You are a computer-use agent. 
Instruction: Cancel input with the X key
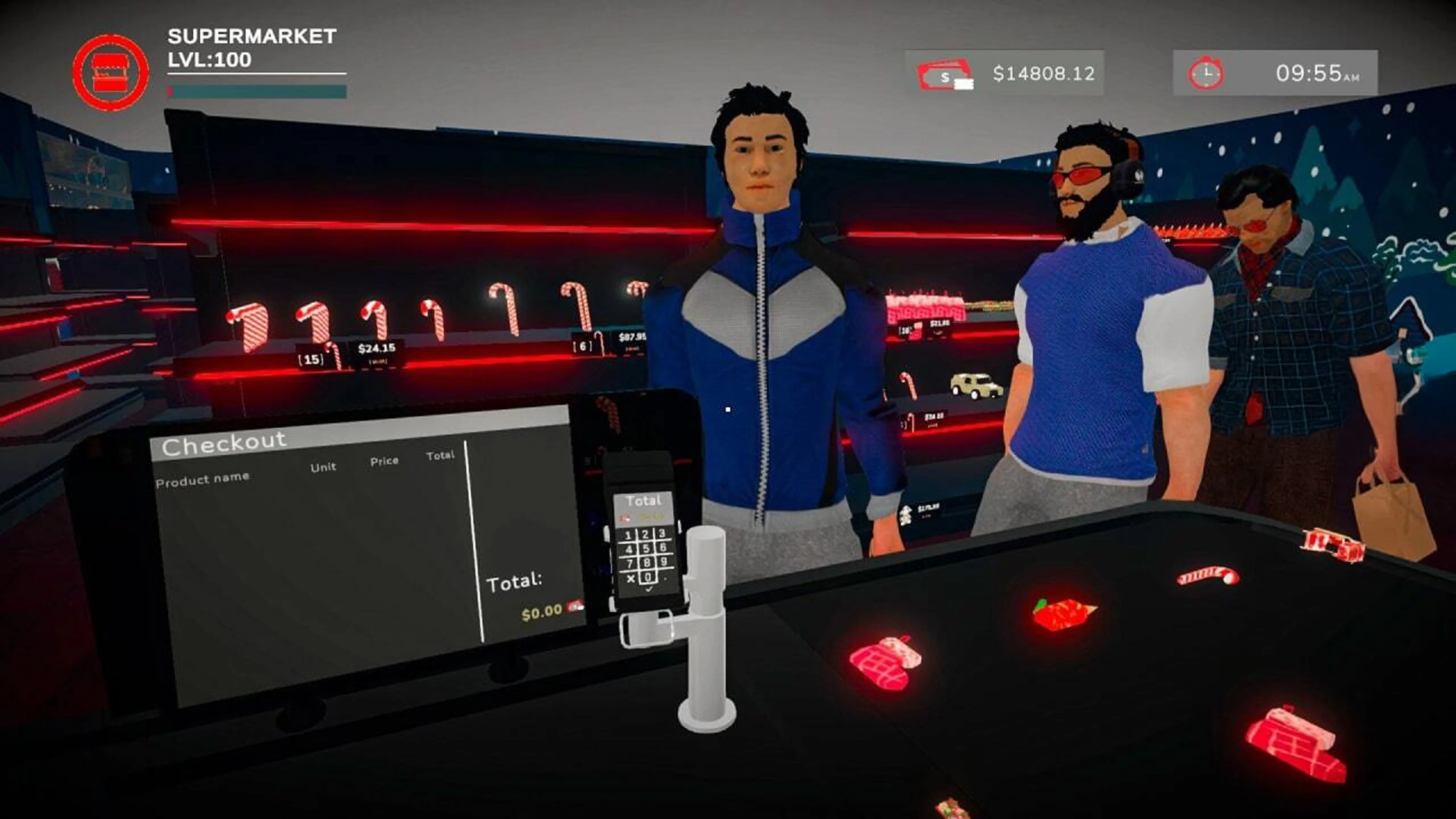631,579
